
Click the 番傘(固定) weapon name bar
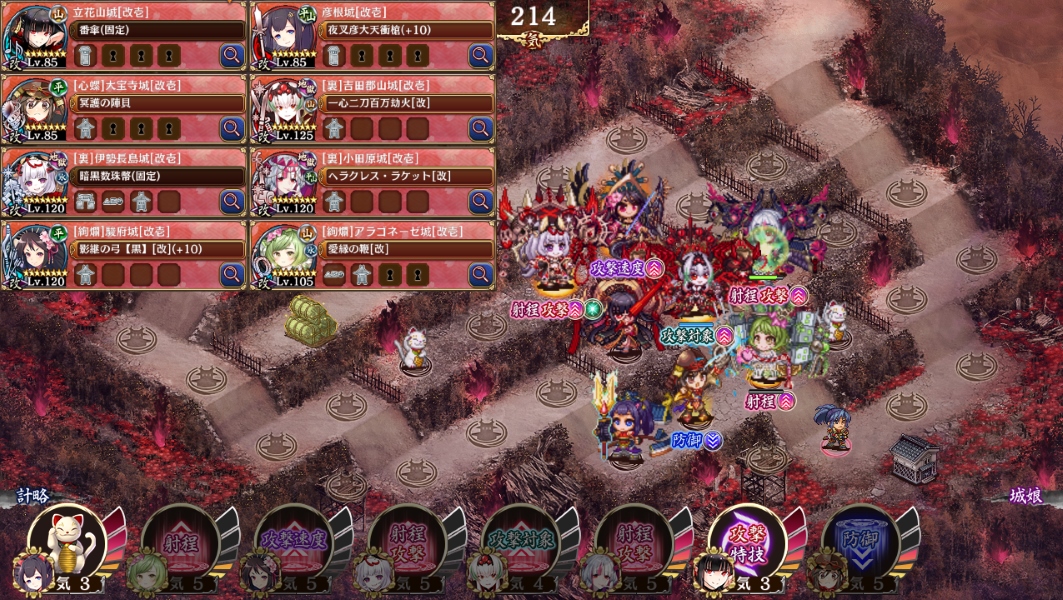(x=158, y=30)
